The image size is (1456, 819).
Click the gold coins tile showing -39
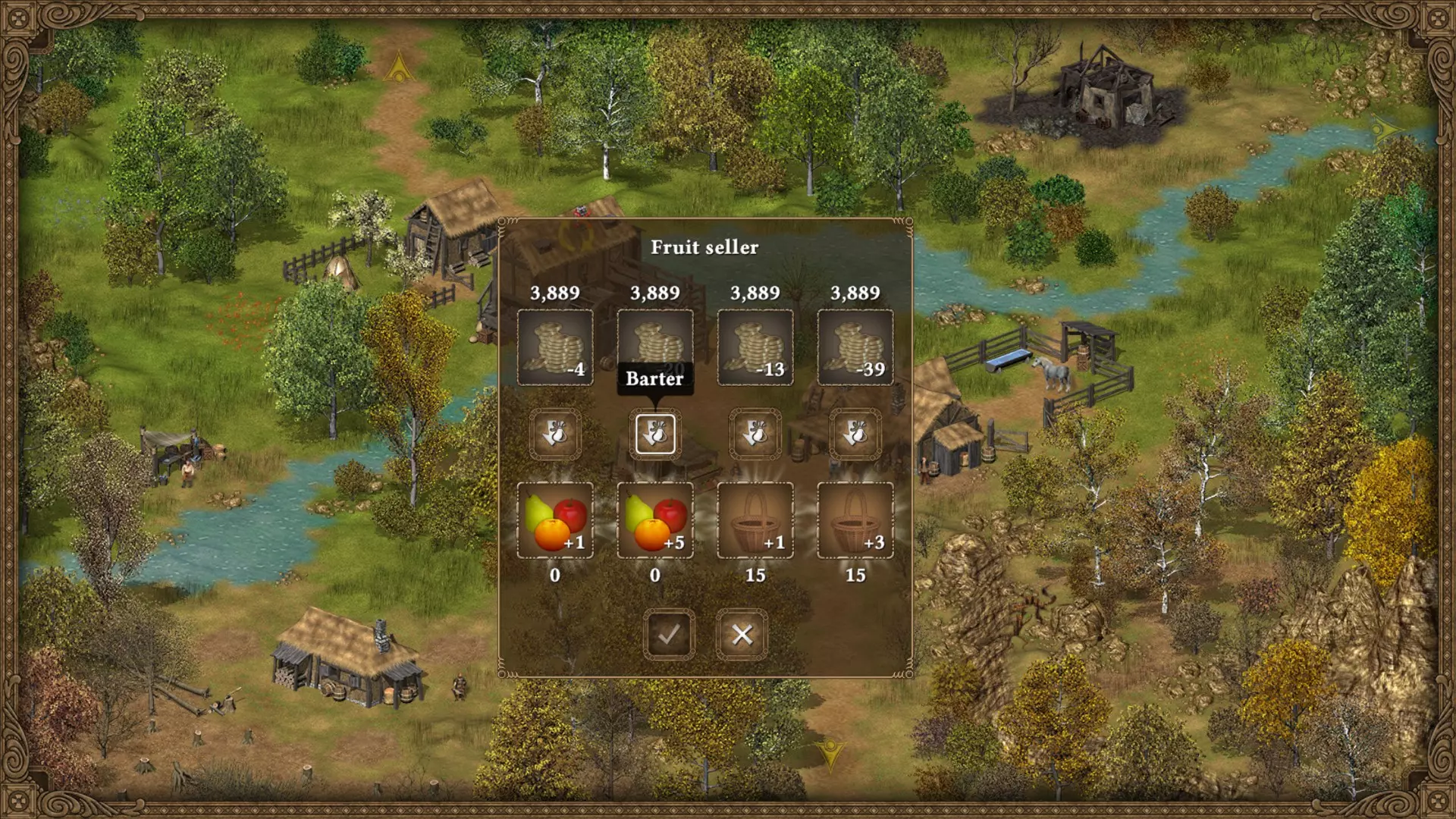(855, 347)
